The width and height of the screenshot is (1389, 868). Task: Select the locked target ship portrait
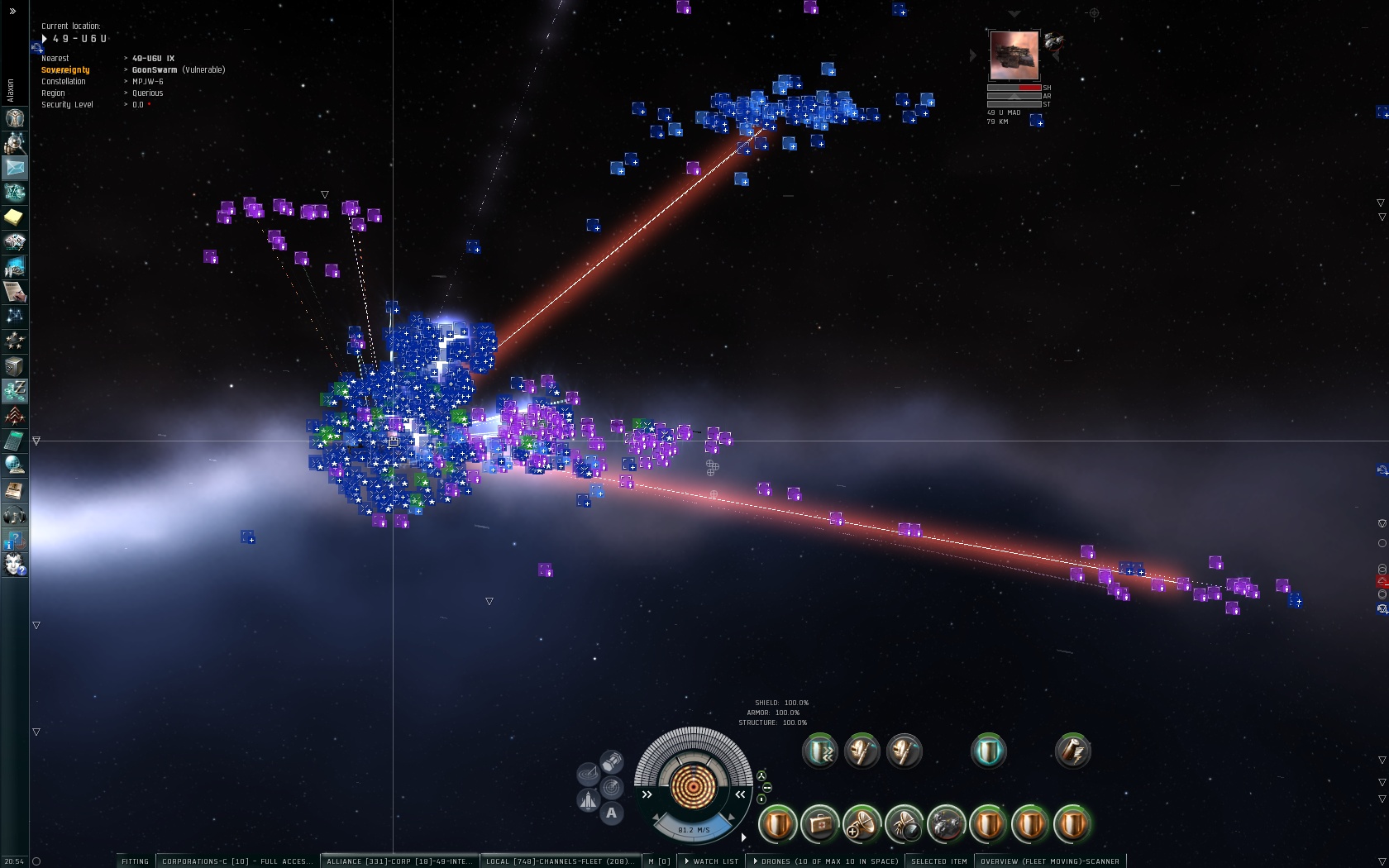[x=1014, y=55]
